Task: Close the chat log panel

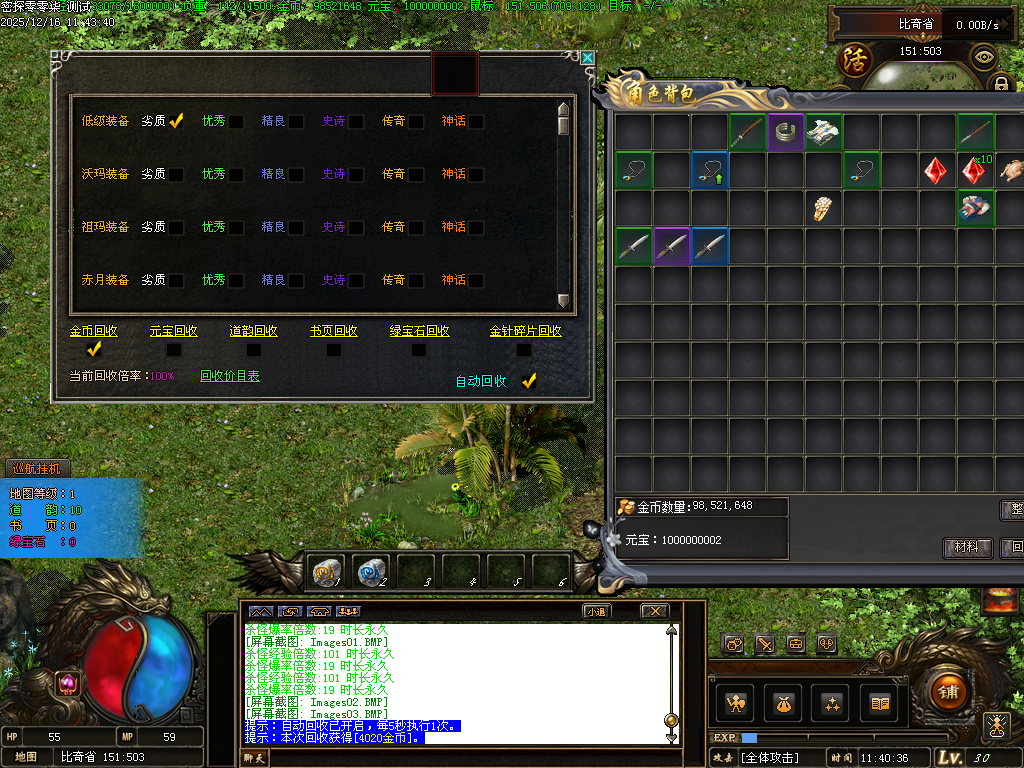Action: coord(654,611)
